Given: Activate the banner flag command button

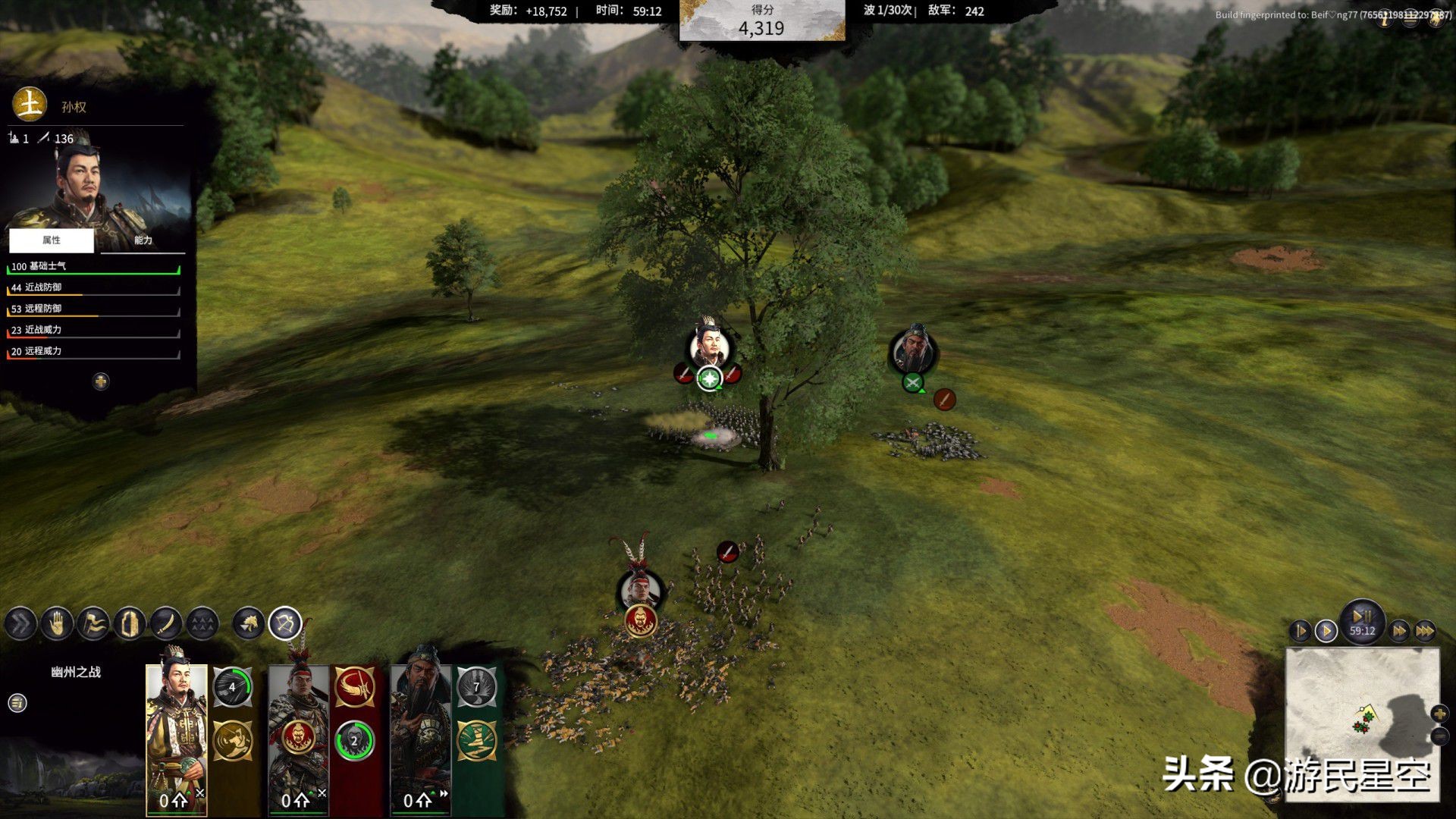Looking at the screenshot, I should (x=93, y=624).
